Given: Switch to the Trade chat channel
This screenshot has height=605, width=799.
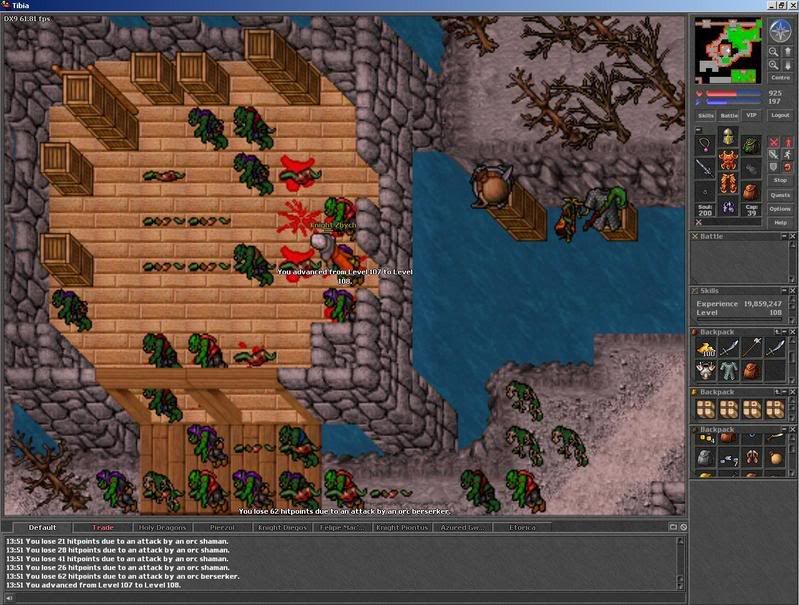Looking at the screenshot, I should [103, 527].
